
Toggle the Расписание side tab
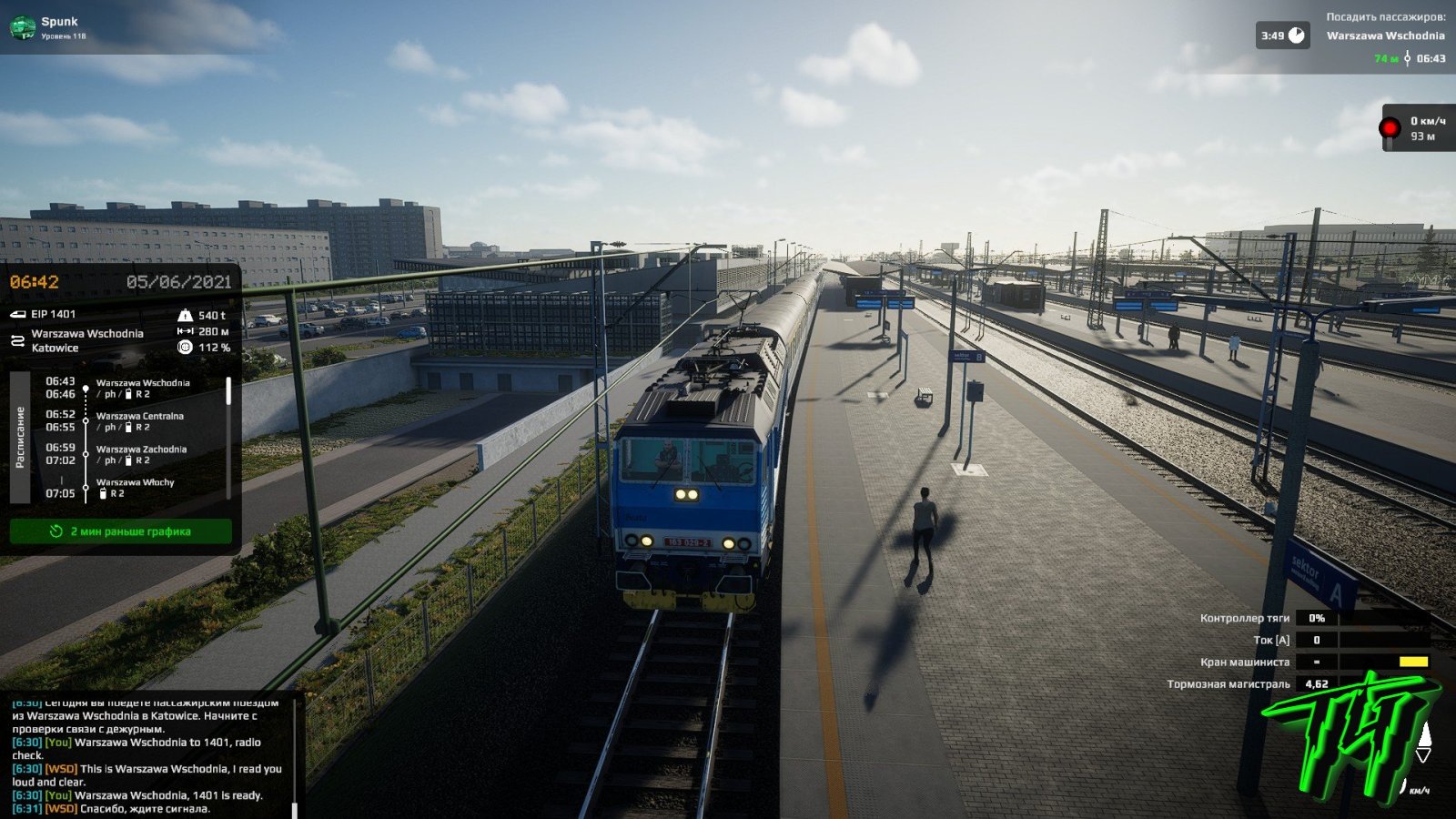click(x=20, y=437)
